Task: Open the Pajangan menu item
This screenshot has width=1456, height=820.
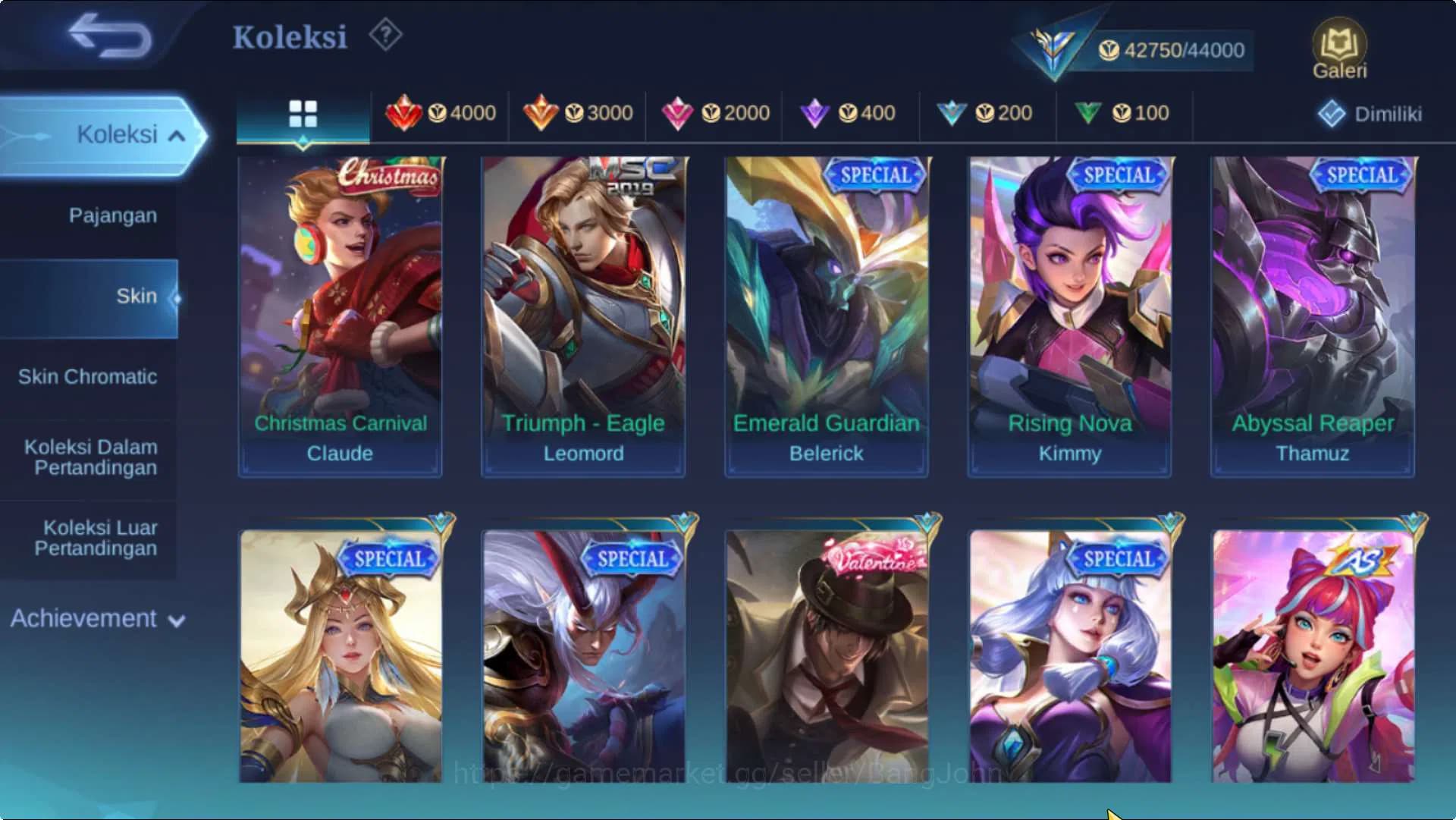Action: (112, 215)
